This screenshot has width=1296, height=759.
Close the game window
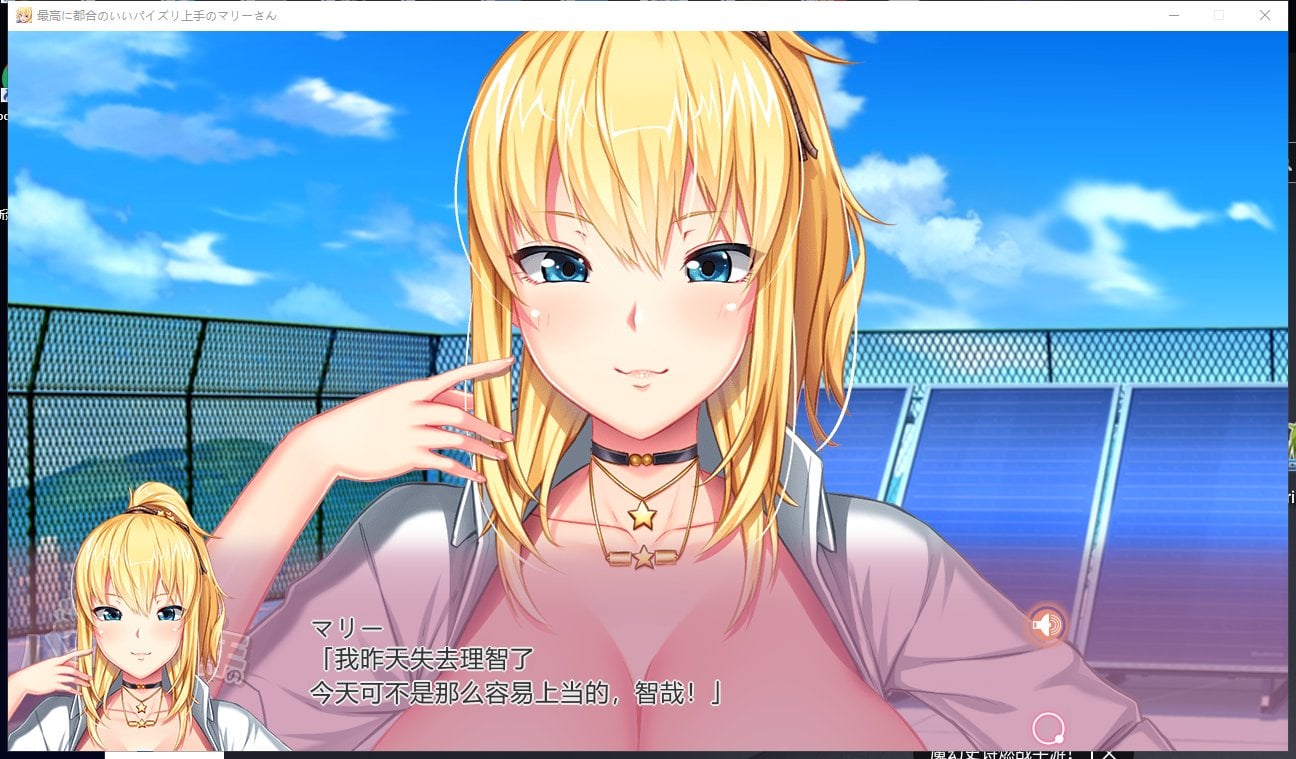coord(1264,15)
